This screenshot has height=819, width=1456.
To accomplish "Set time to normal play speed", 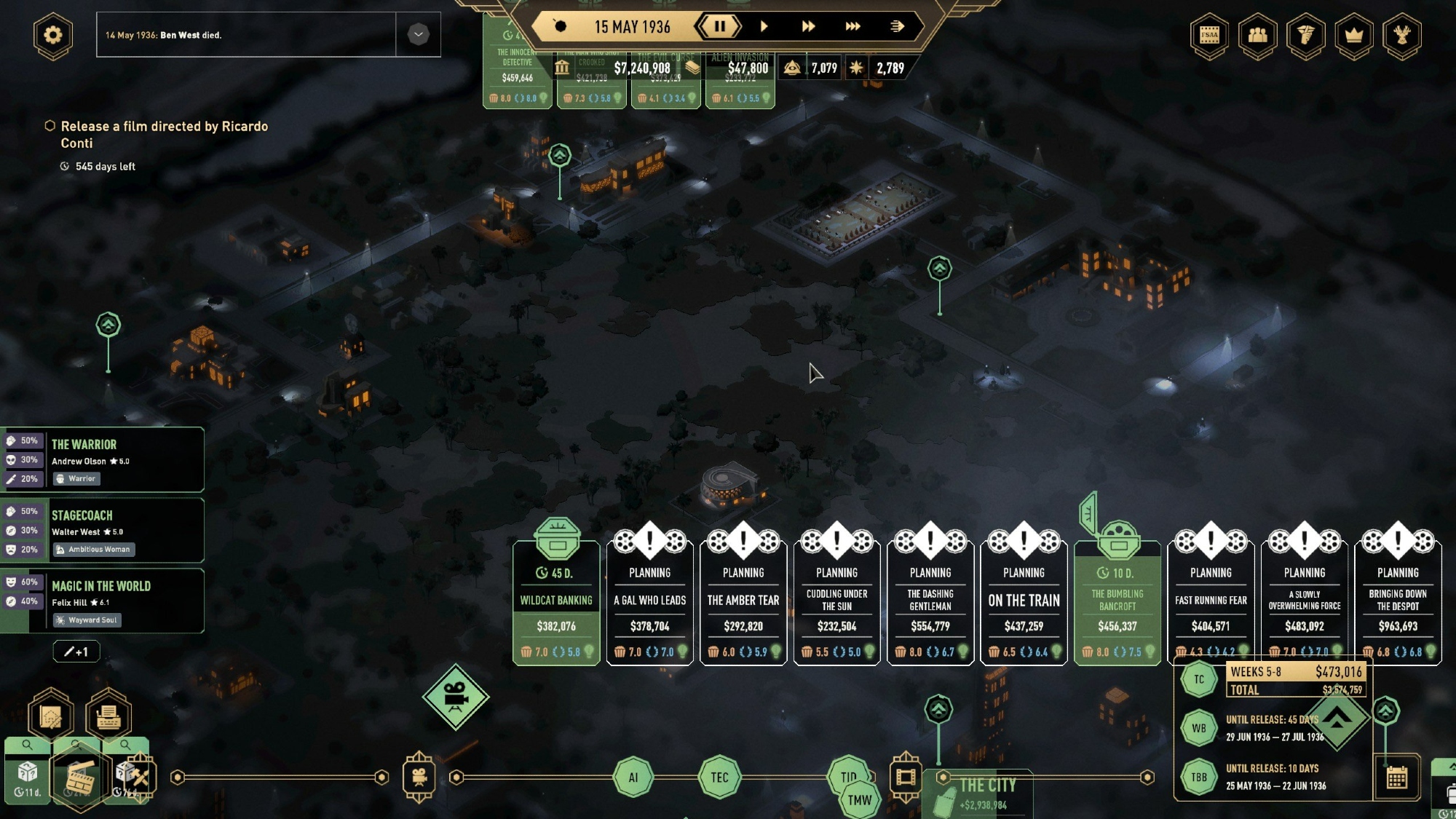I will [x=764, y=27].
